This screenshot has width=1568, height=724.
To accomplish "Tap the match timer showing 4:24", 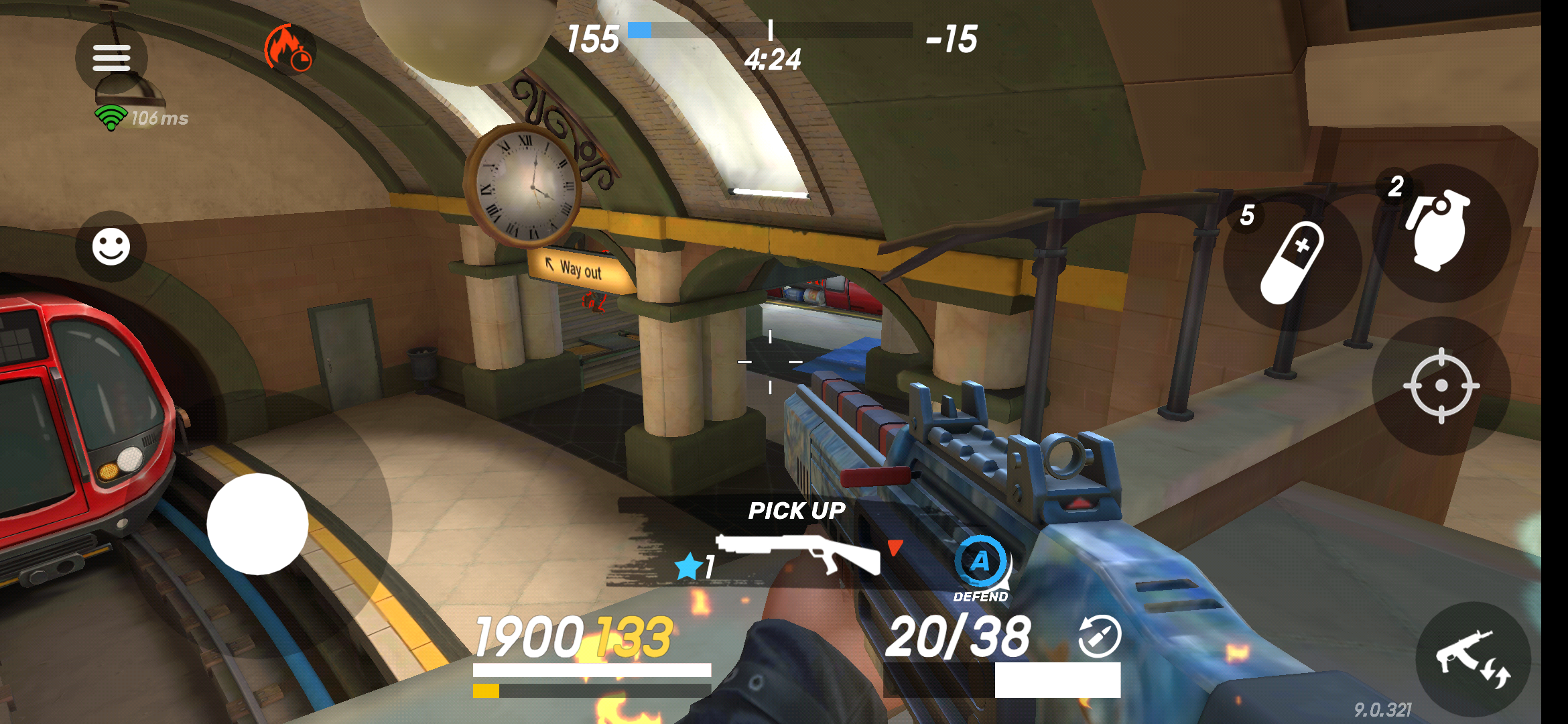I will coord(772,59).
